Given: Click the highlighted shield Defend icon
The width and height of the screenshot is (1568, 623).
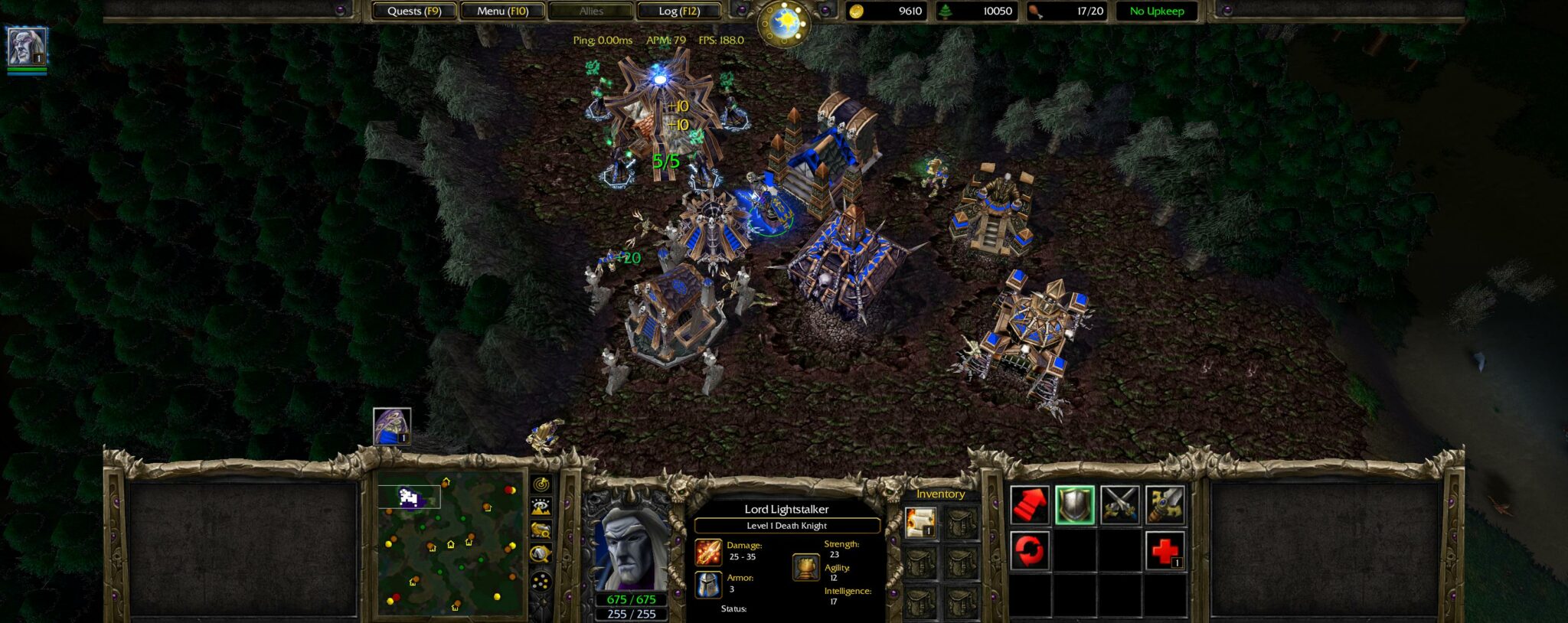Looking at the screenshot, I should (x=1076, y=505).
